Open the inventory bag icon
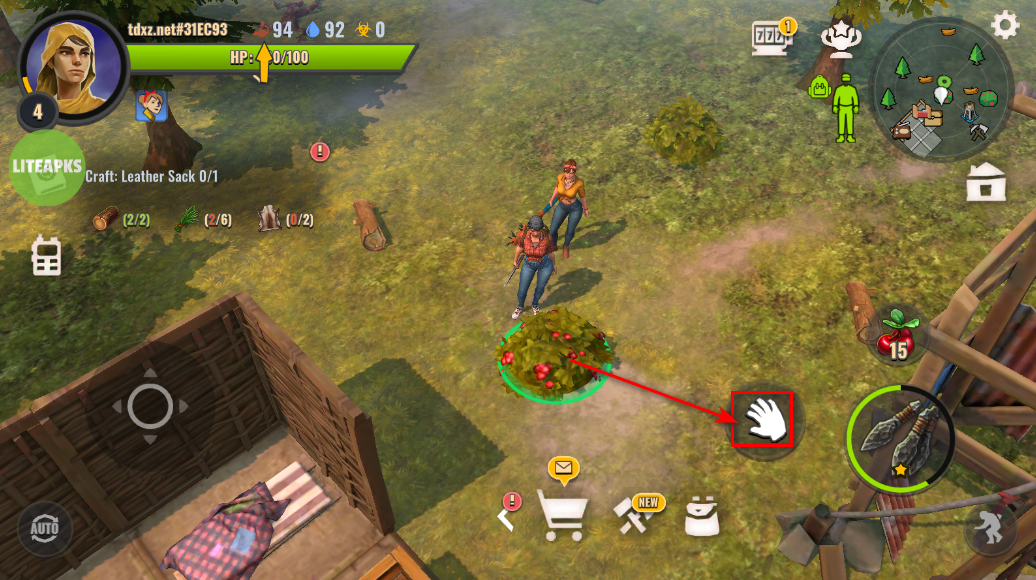Screen dimensions: 1036x580 click(702, 516)
